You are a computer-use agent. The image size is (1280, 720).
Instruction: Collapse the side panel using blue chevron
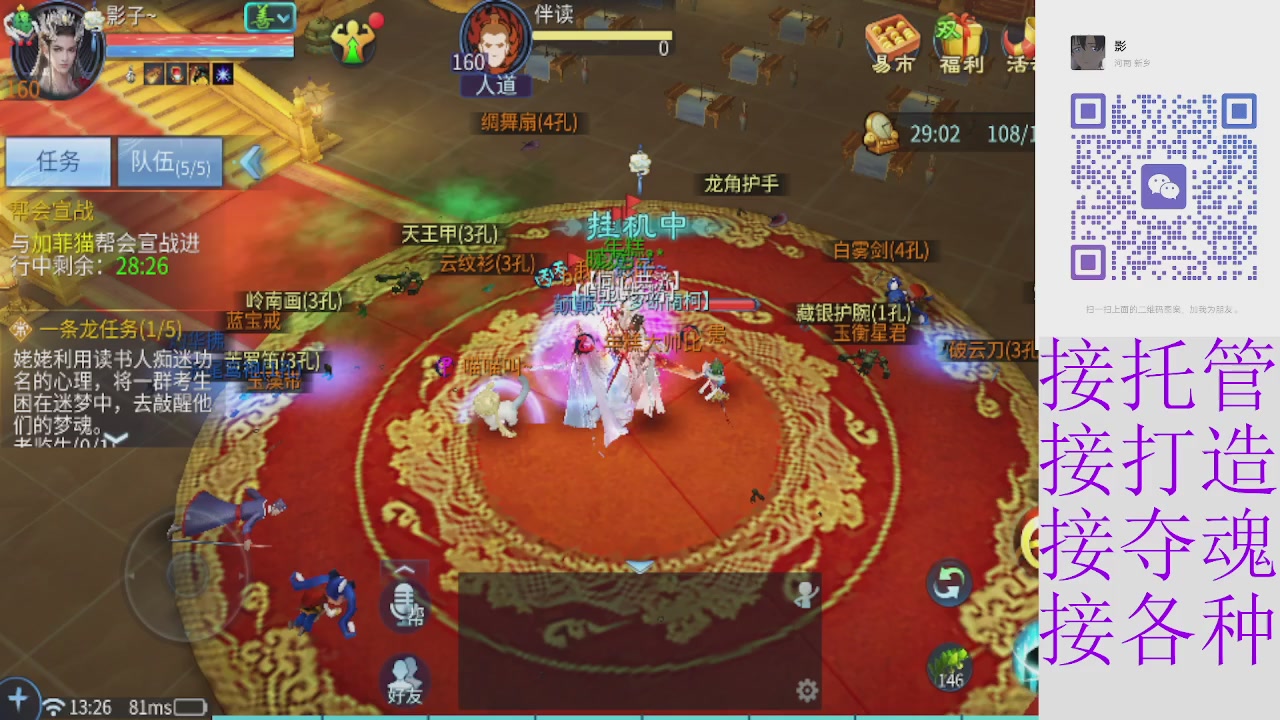point(252,160)
